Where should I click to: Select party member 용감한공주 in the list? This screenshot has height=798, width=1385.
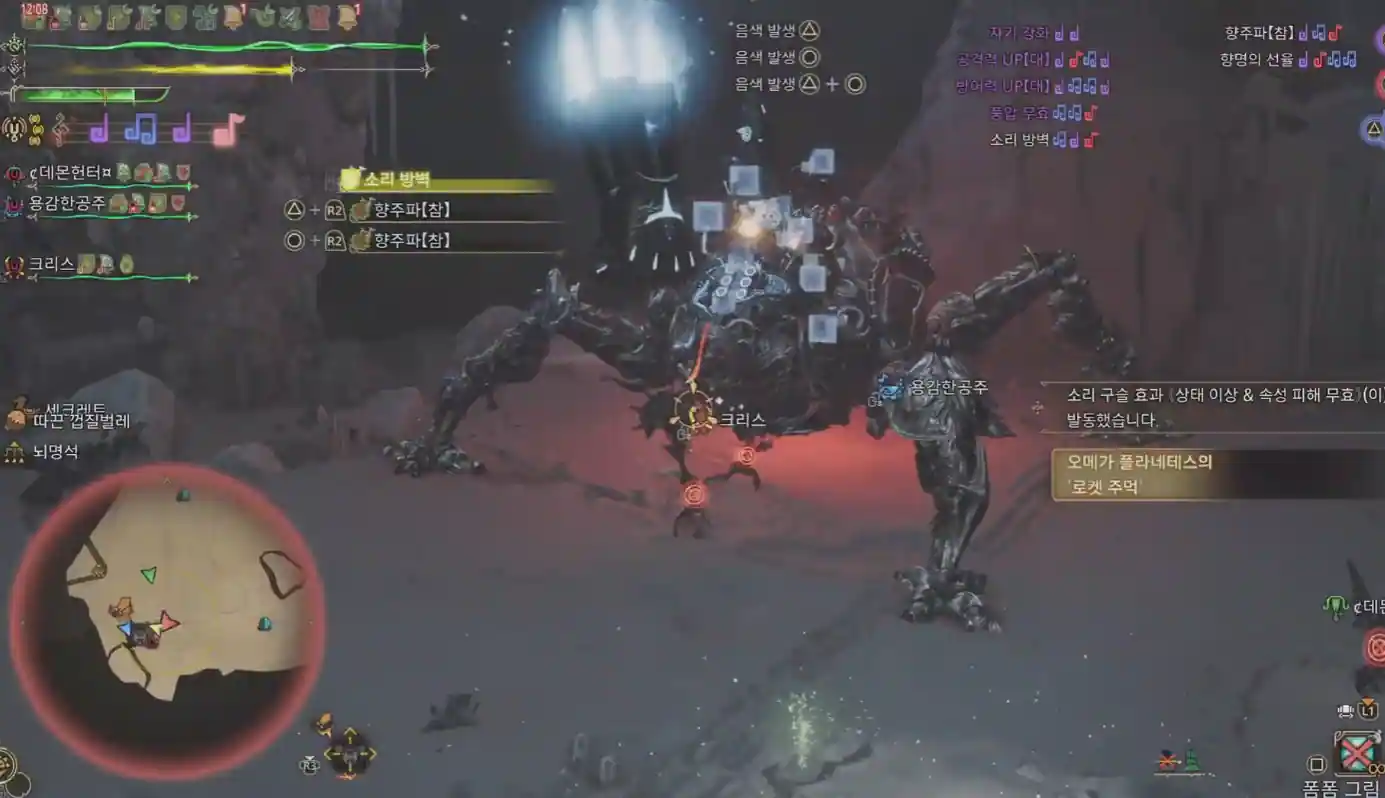tap(66, 203)
